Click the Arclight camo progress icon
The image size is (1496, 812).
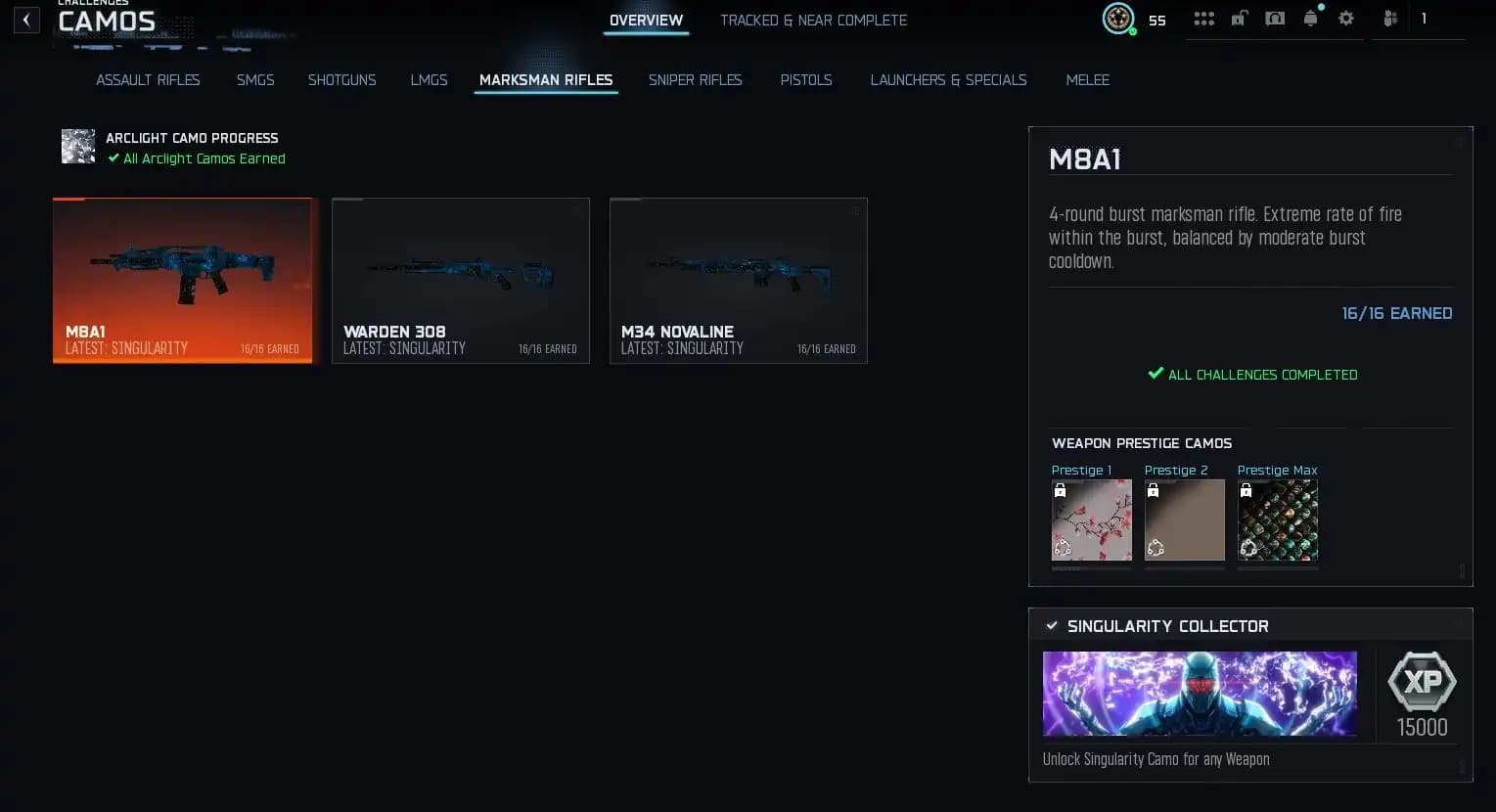click(77, 146)
